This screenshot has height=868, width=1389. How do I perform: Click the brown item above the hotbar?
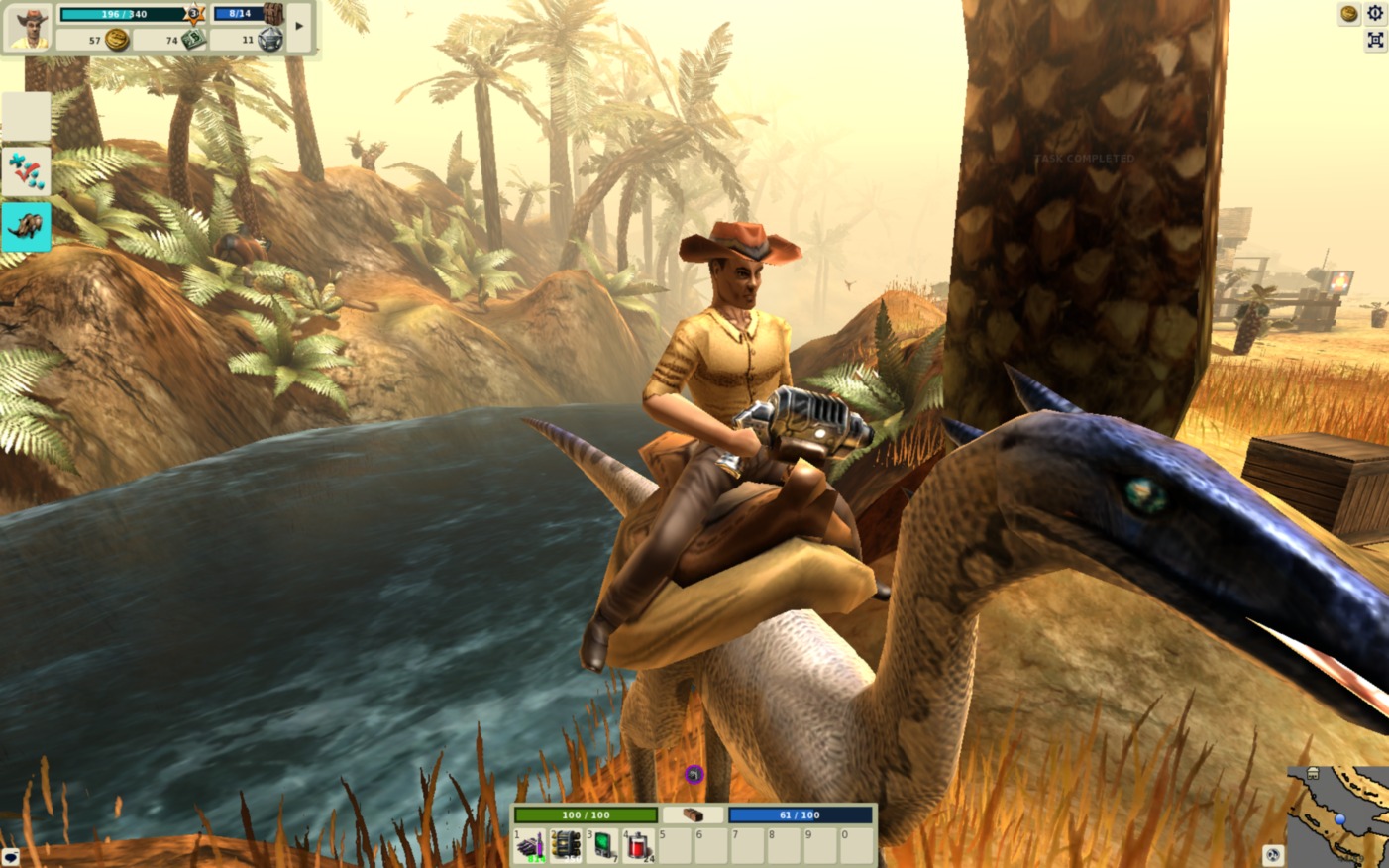click(x=693, y=814)
